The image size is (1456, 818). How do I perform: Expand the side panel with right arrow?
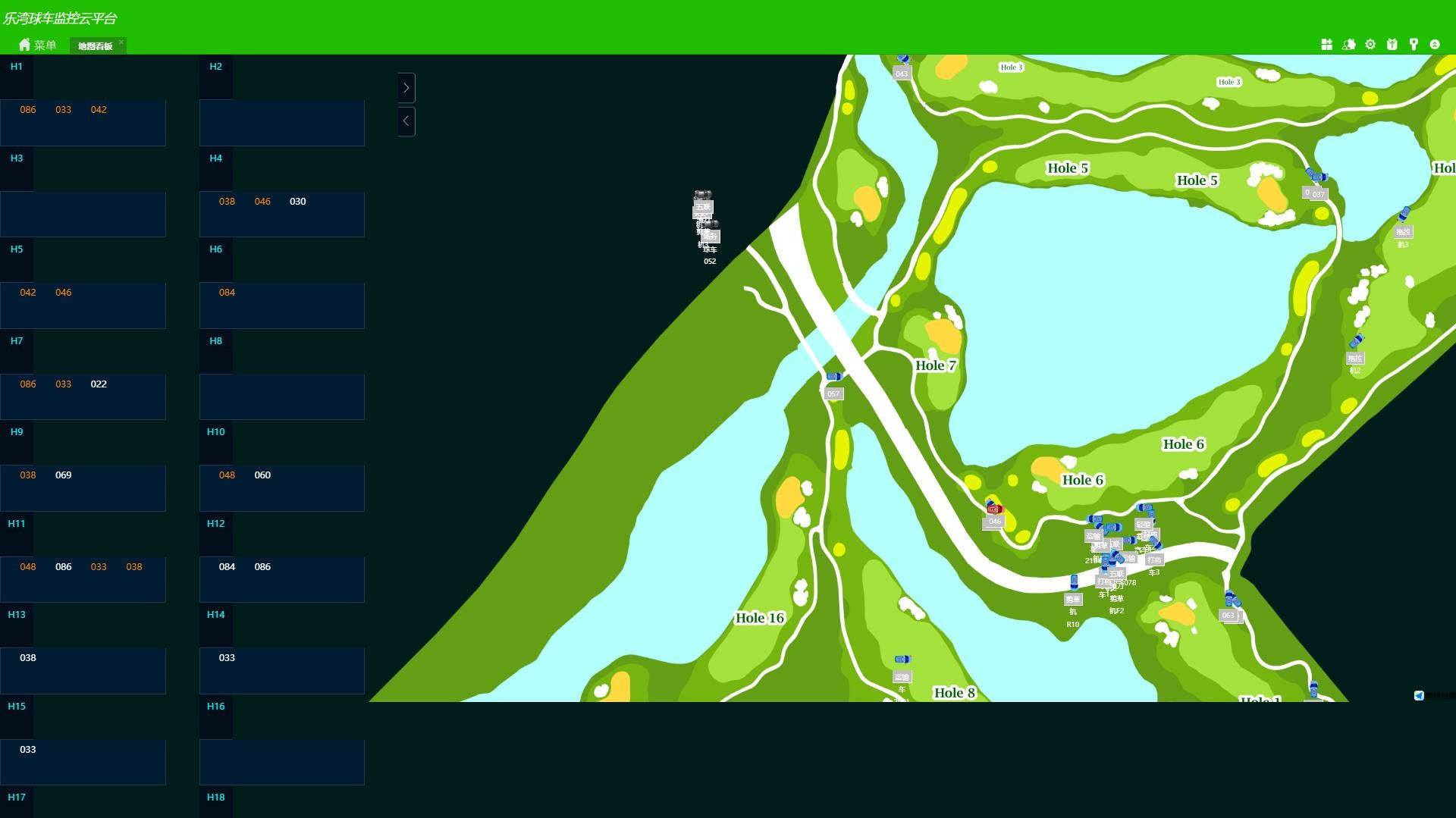406,88
